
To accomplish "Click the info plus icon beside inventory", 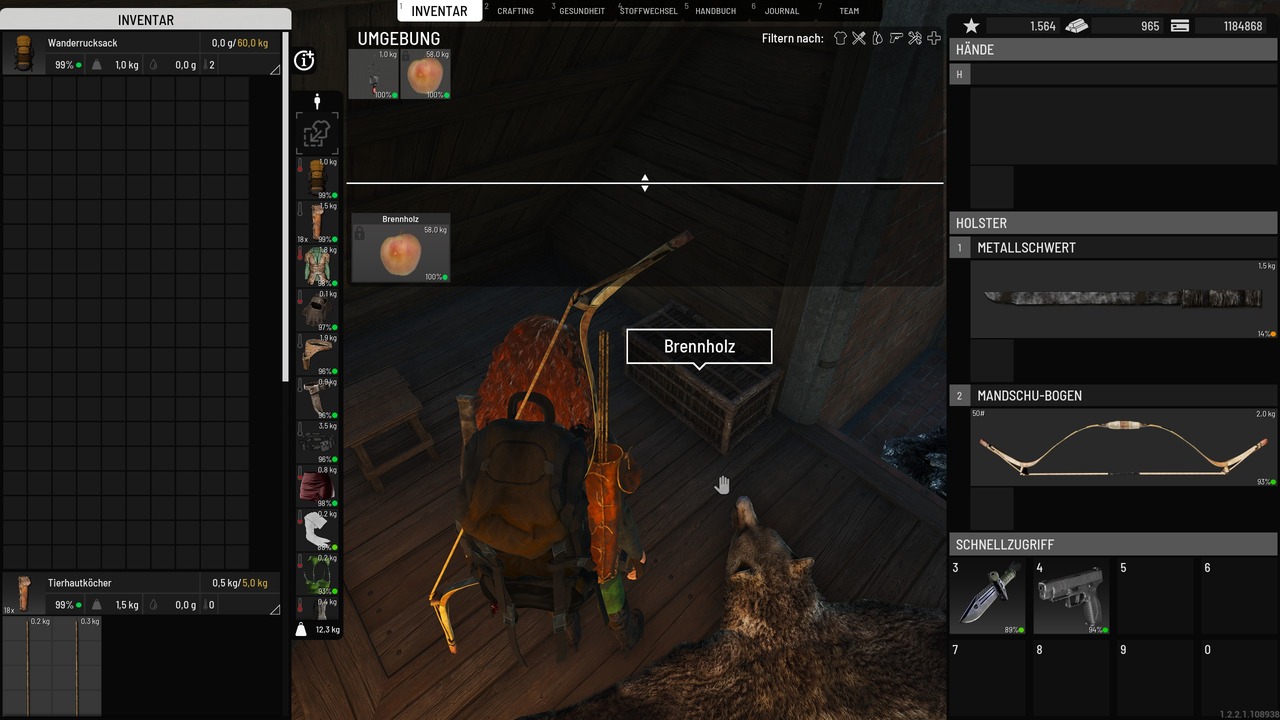I will [x=305, y=61].
